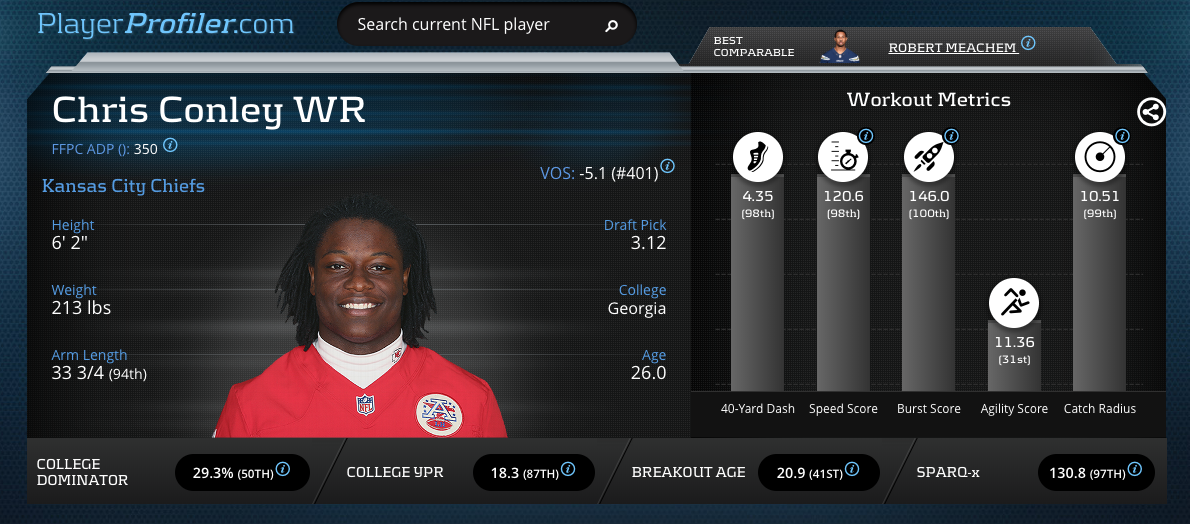Open info icon beside College YPR
Viewport: 1190px width, 524px height.
coord(569,469)
